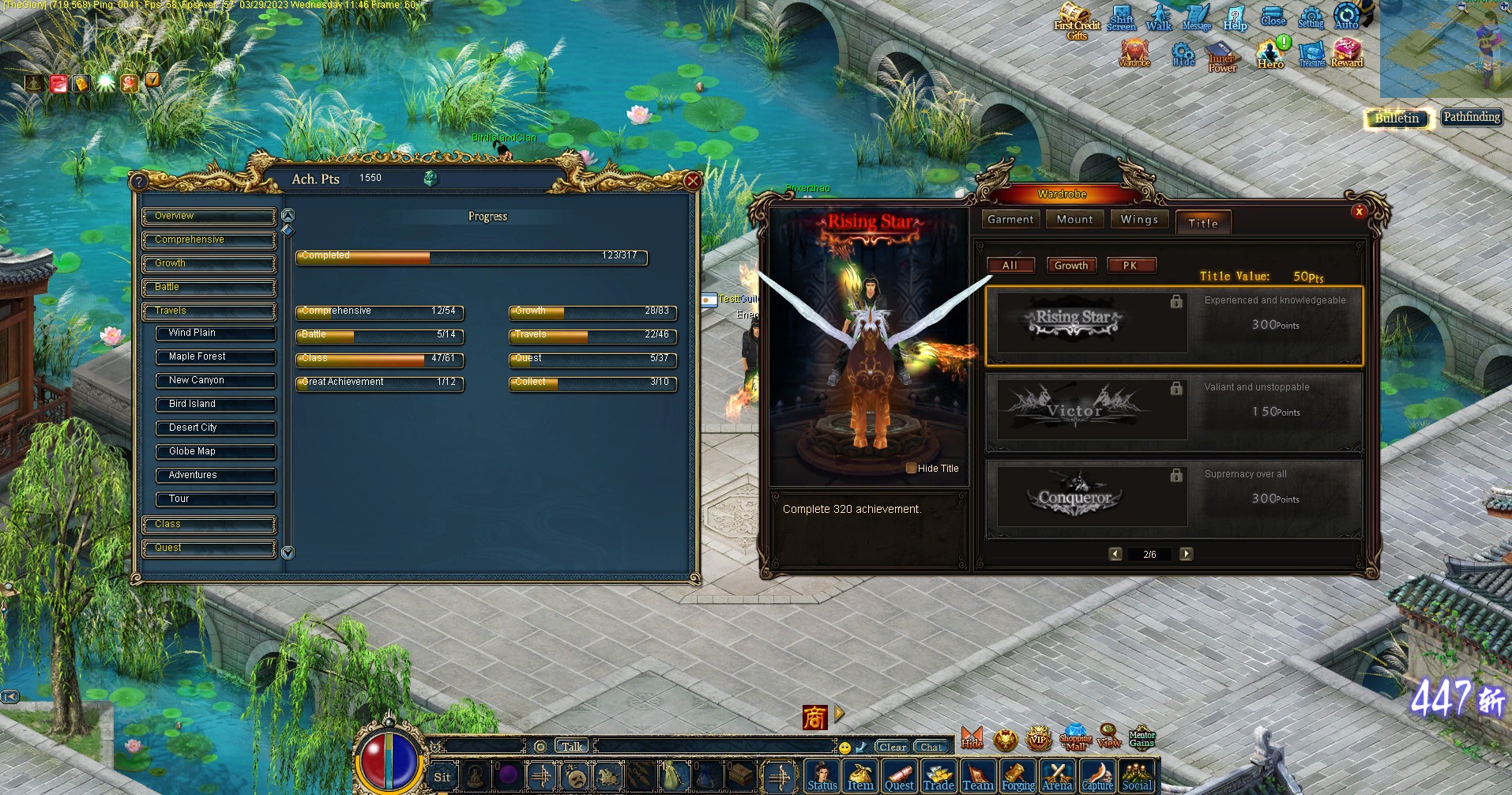Open the Shopping Mall icon
This screenshot has width=1512, height=795.
coord(1075,737)
